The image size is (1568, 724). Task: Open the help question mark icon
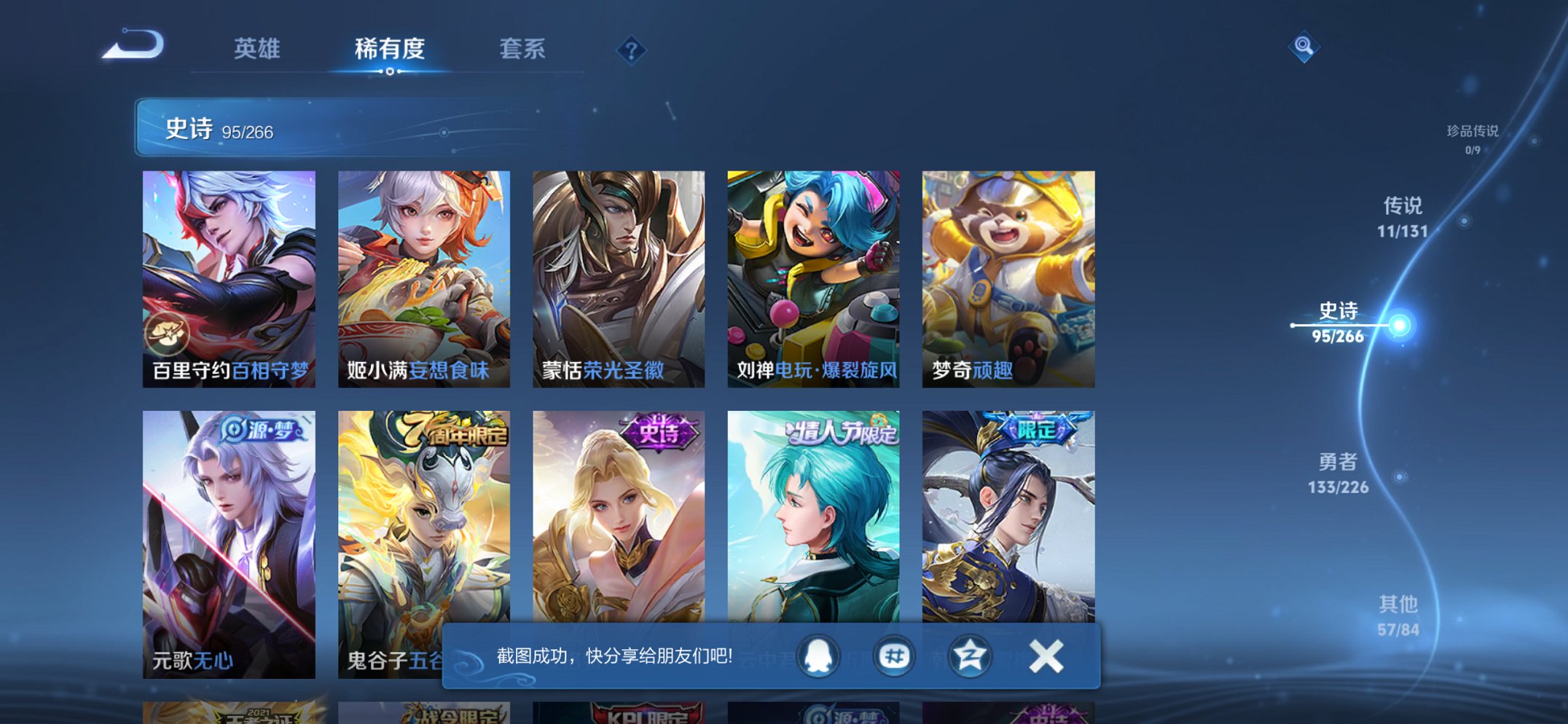pyautogui.click(x=631, y=50)
